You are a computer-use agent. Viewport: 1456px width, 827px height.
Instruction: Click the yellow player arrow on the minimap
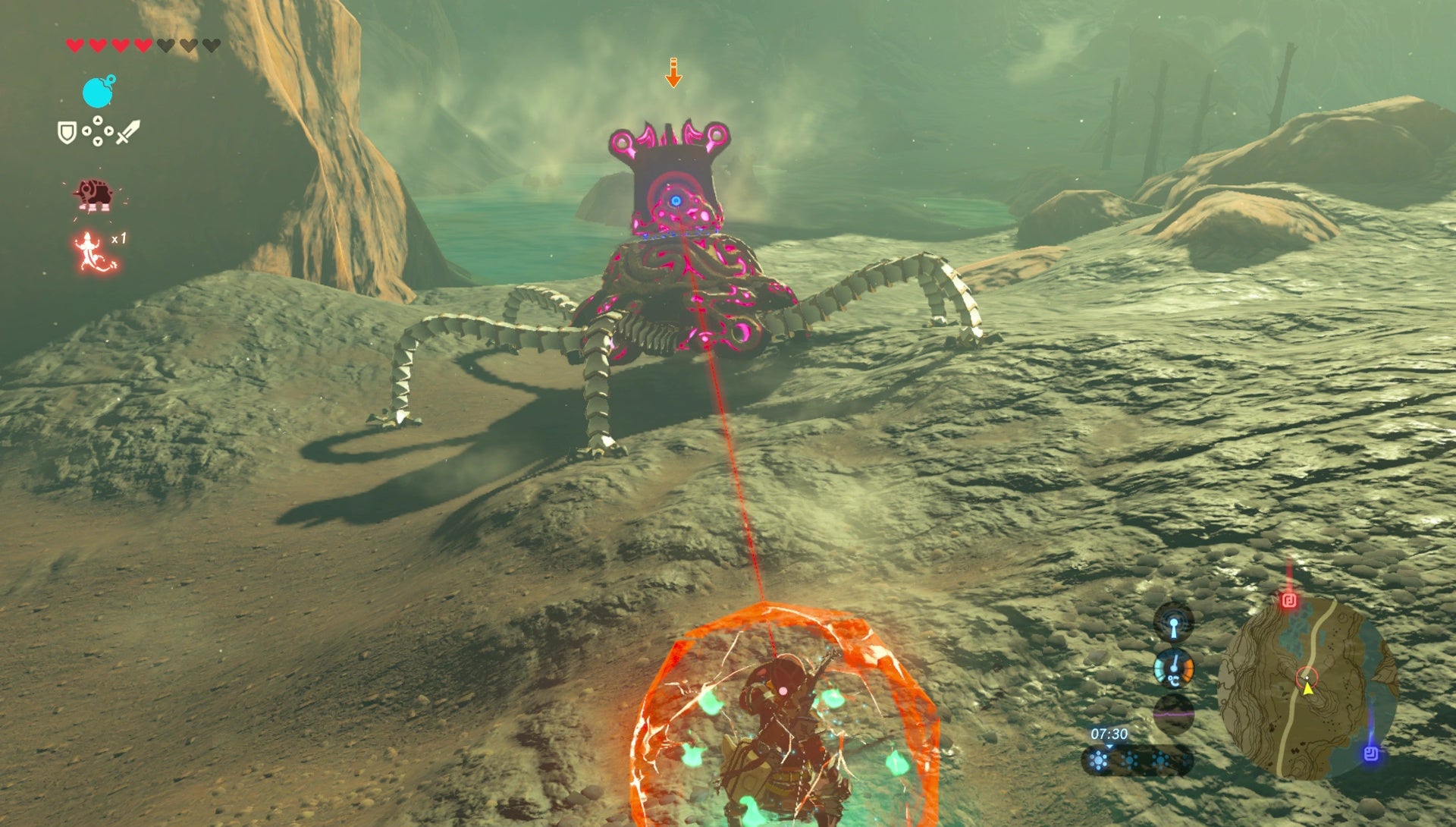pyautogui.click(x=1307, y=690)
